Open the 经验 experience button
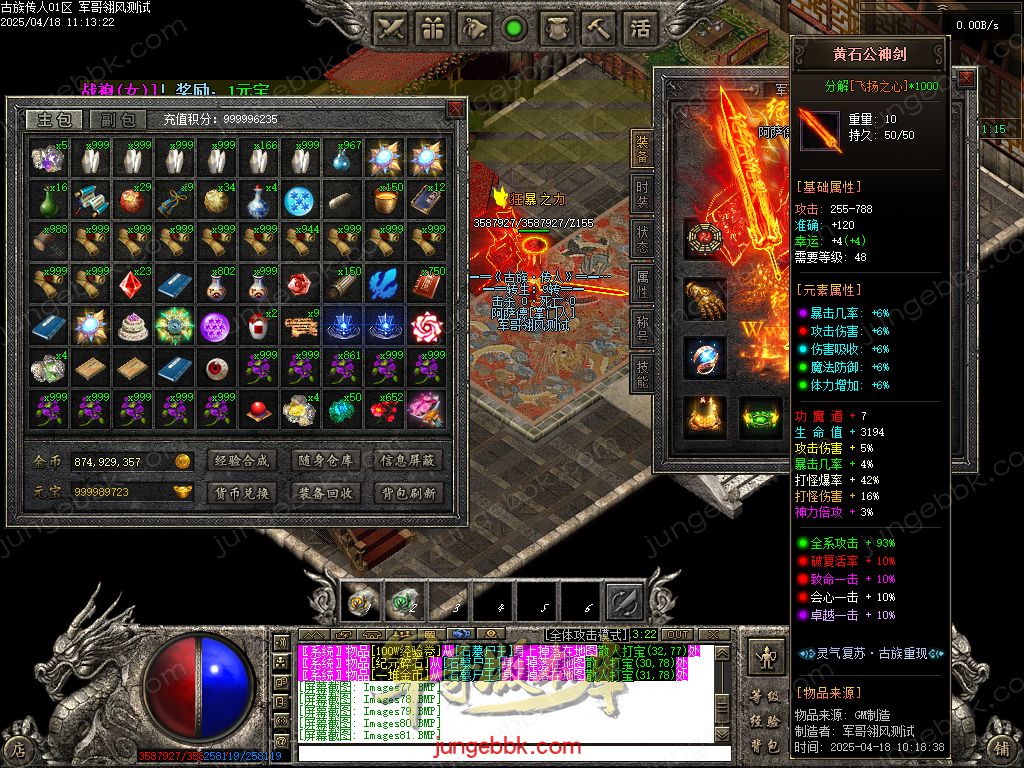The height and width of the screenshot is (768, 1024). pyautogui.click(x=765, y=720)
